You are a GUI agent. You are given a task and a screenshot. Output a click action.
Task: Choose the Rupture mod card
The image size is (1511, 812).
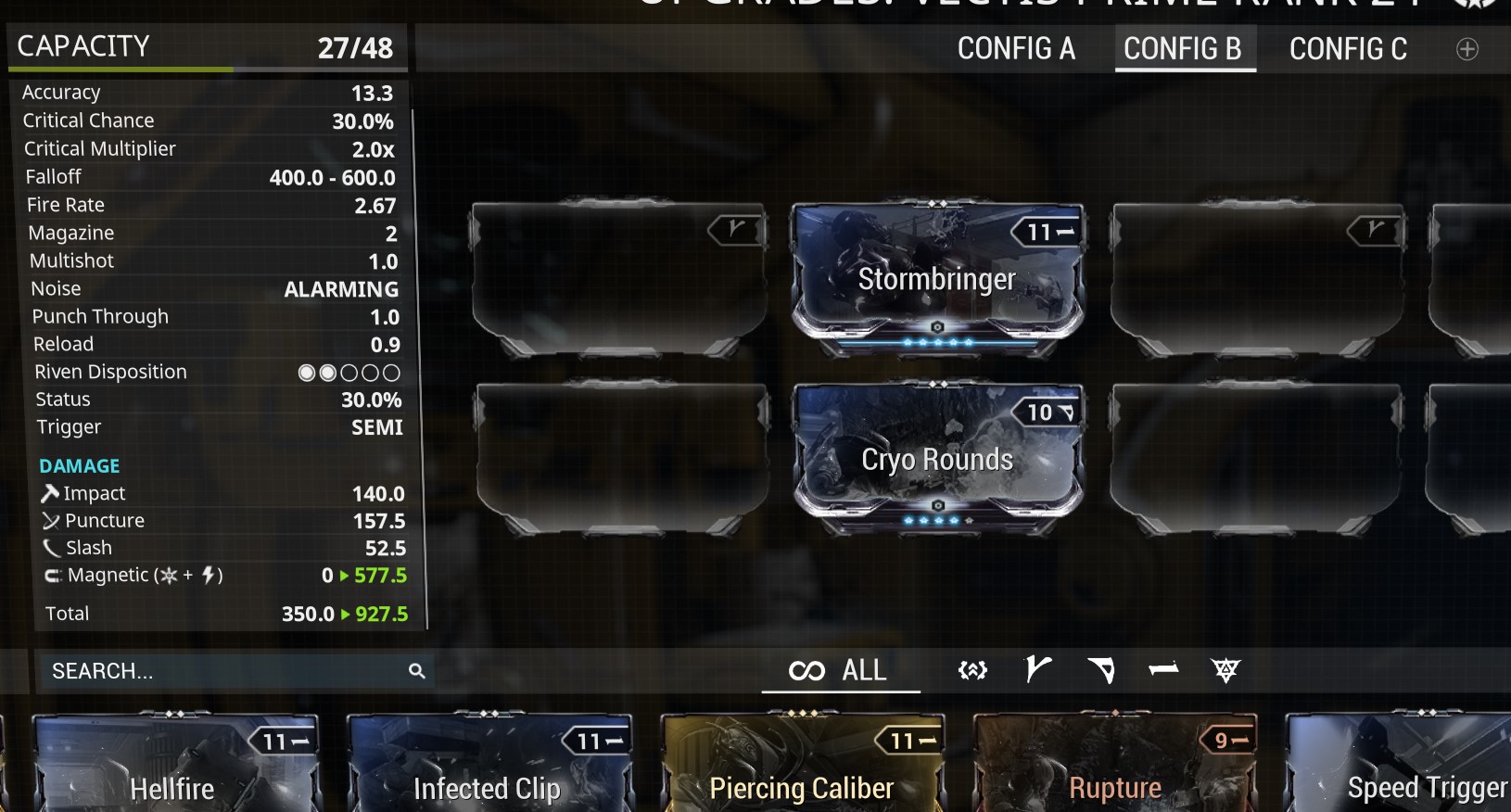(1115, 765)
